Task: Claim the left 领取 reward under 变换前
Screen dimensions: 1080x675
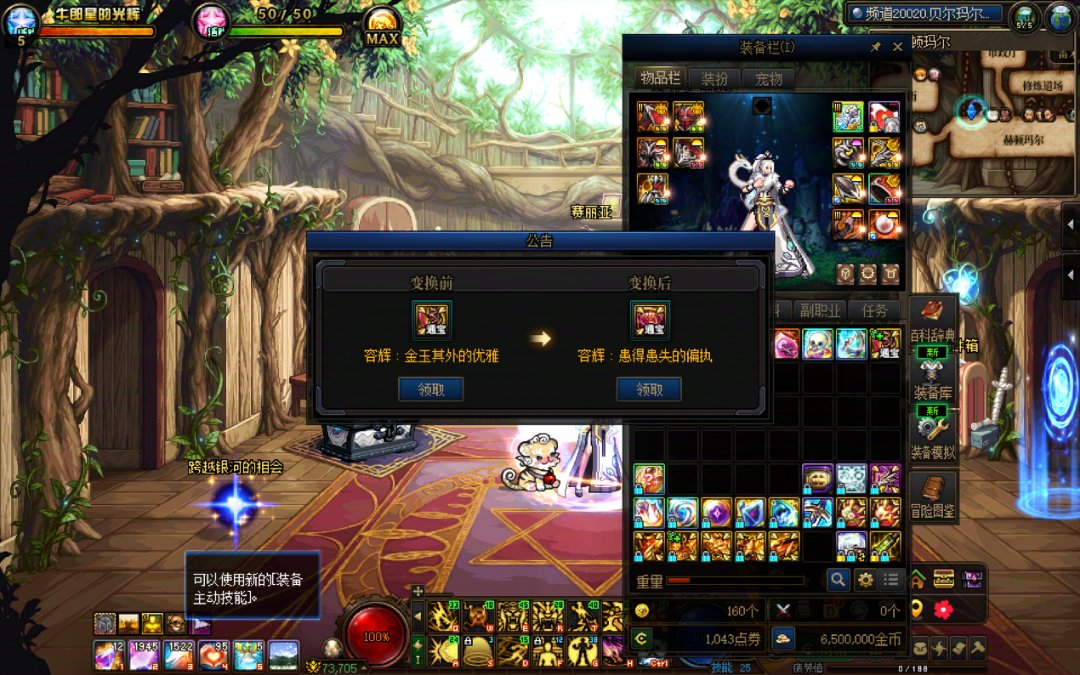Action: [x=430, y=389]
